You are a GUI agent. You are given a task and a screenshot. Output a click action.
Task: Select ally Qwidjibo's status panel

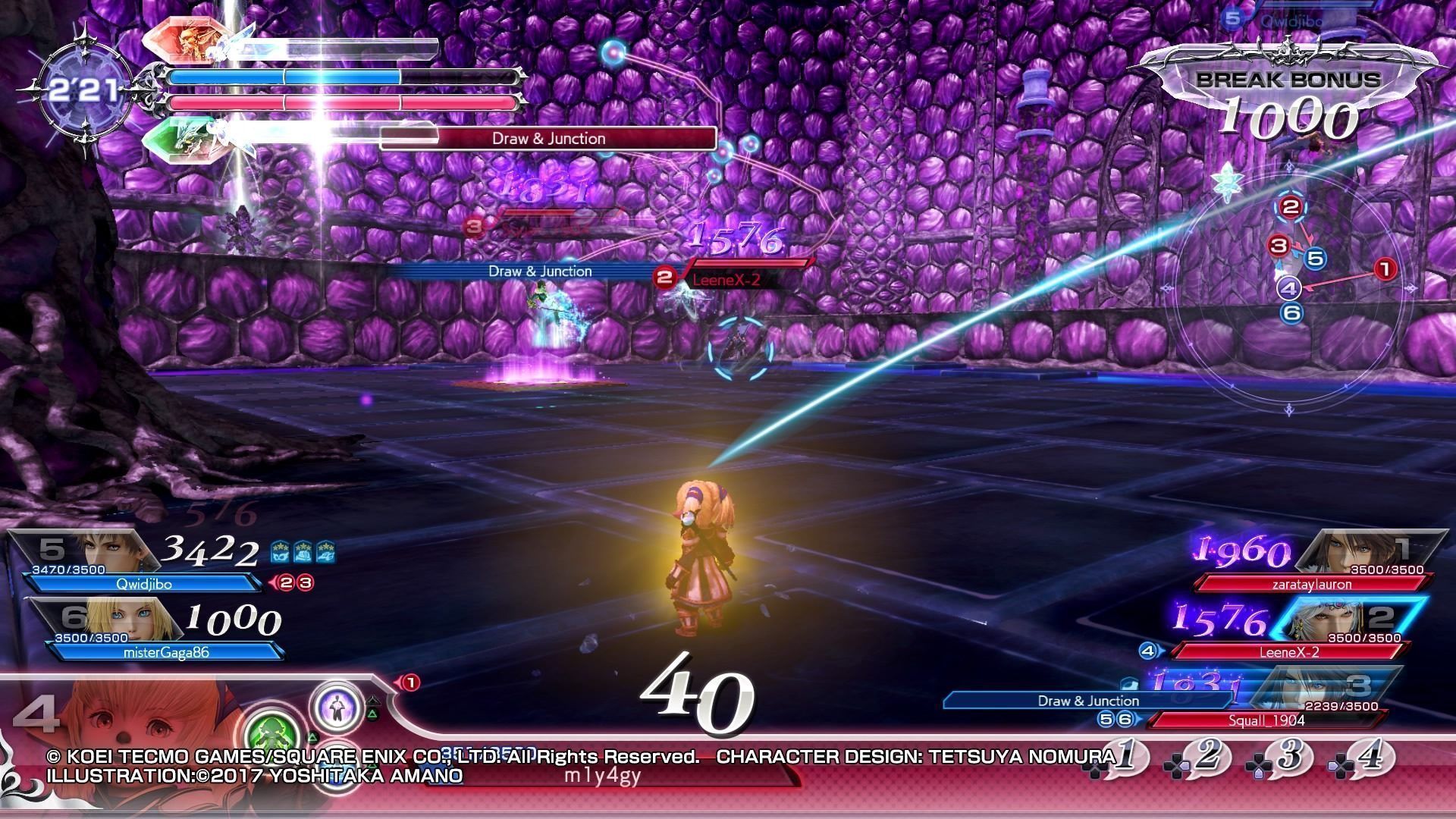click(x=144, y=584)
